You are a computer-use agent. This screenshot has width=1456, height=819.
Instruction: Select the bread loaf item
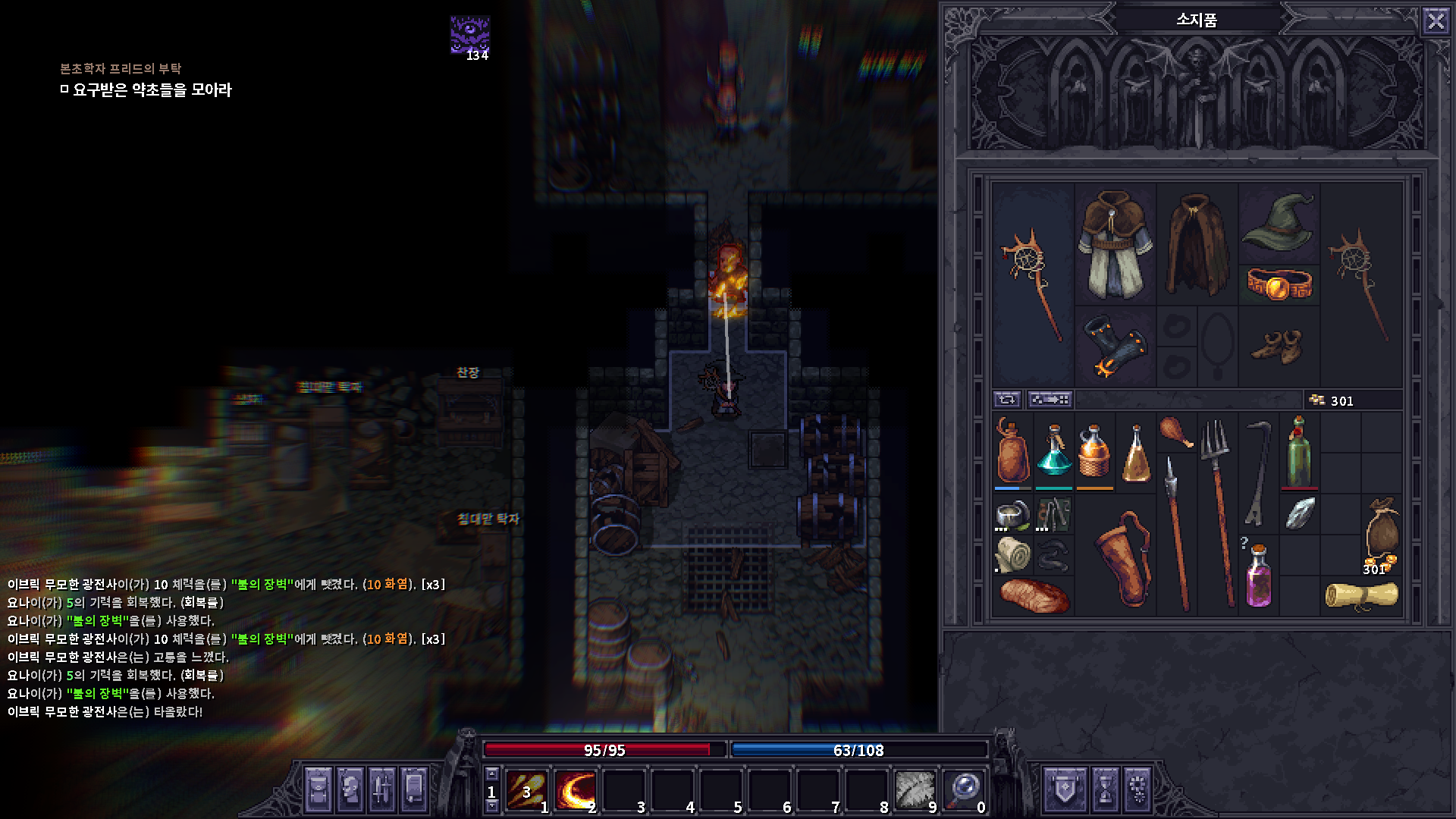[1034, 595]
